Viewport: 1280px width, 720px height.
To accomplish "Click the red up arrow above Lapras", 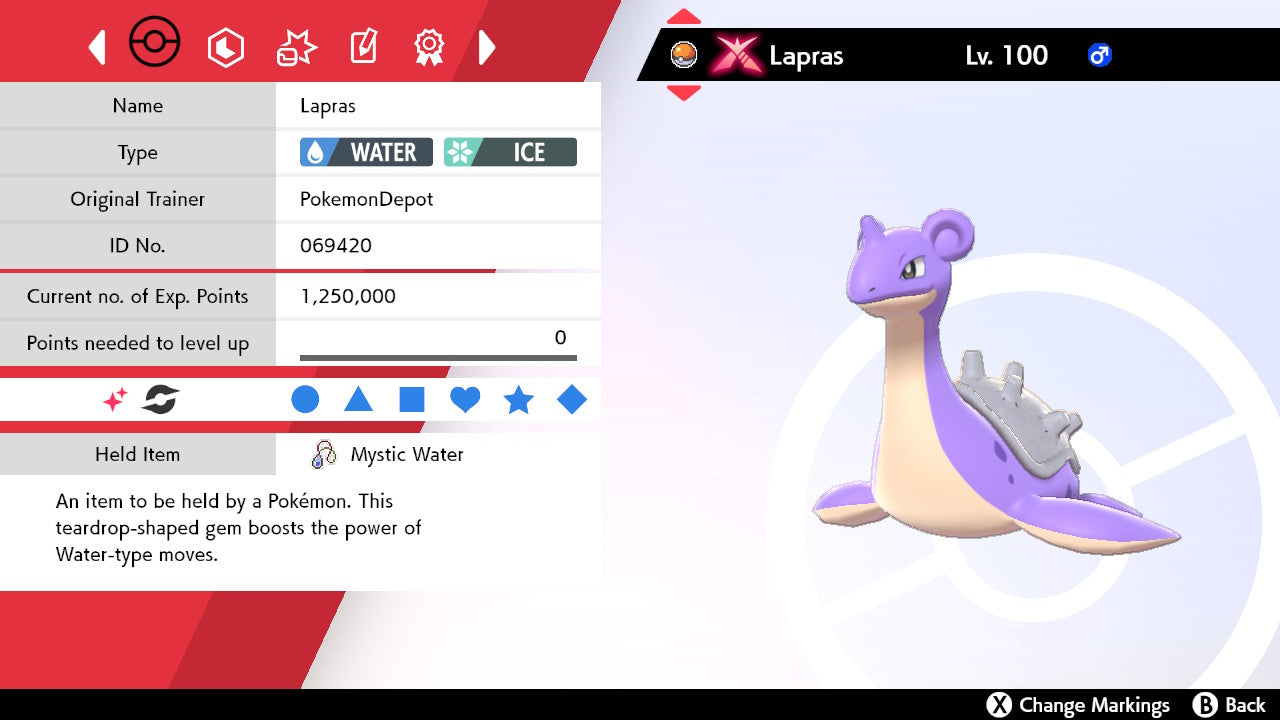I will 684,16.
